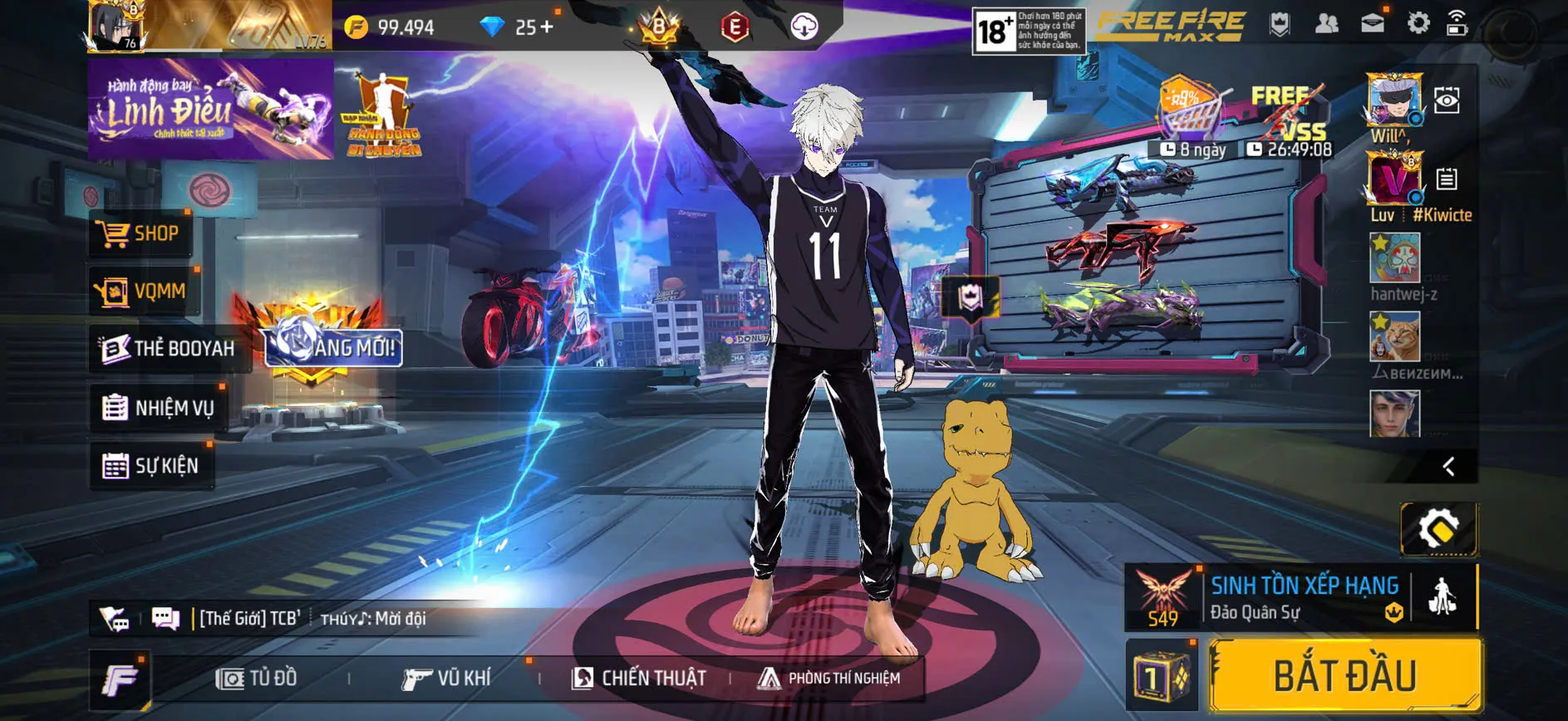
Task: Open the SỰ KIỆN events menu
Action: pyautogui.click(x=150, y=466)
